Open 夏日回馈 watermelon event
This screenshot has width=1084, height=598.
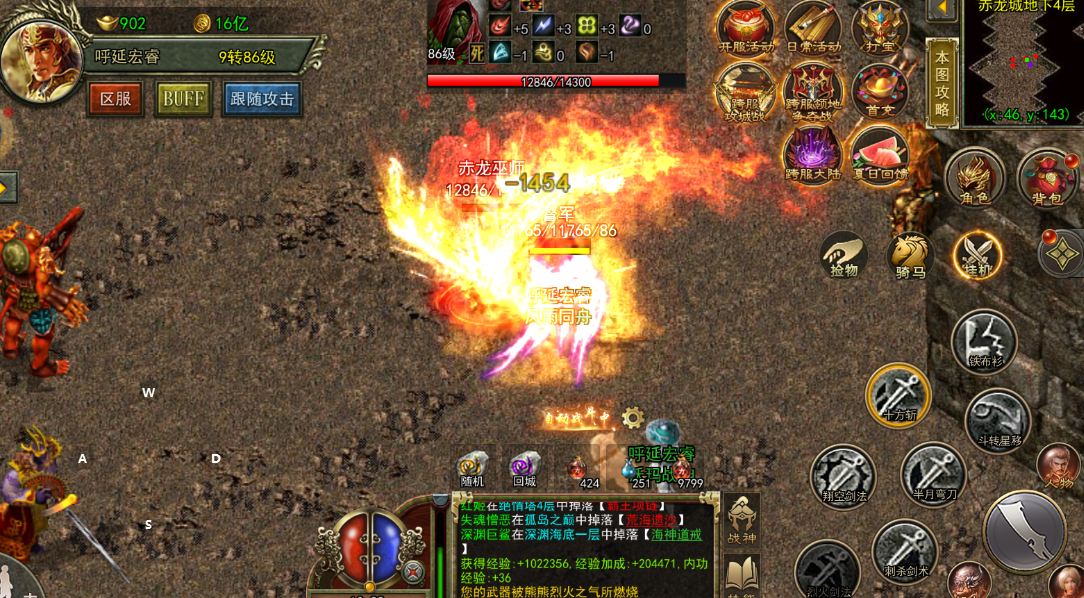(879, 155)
